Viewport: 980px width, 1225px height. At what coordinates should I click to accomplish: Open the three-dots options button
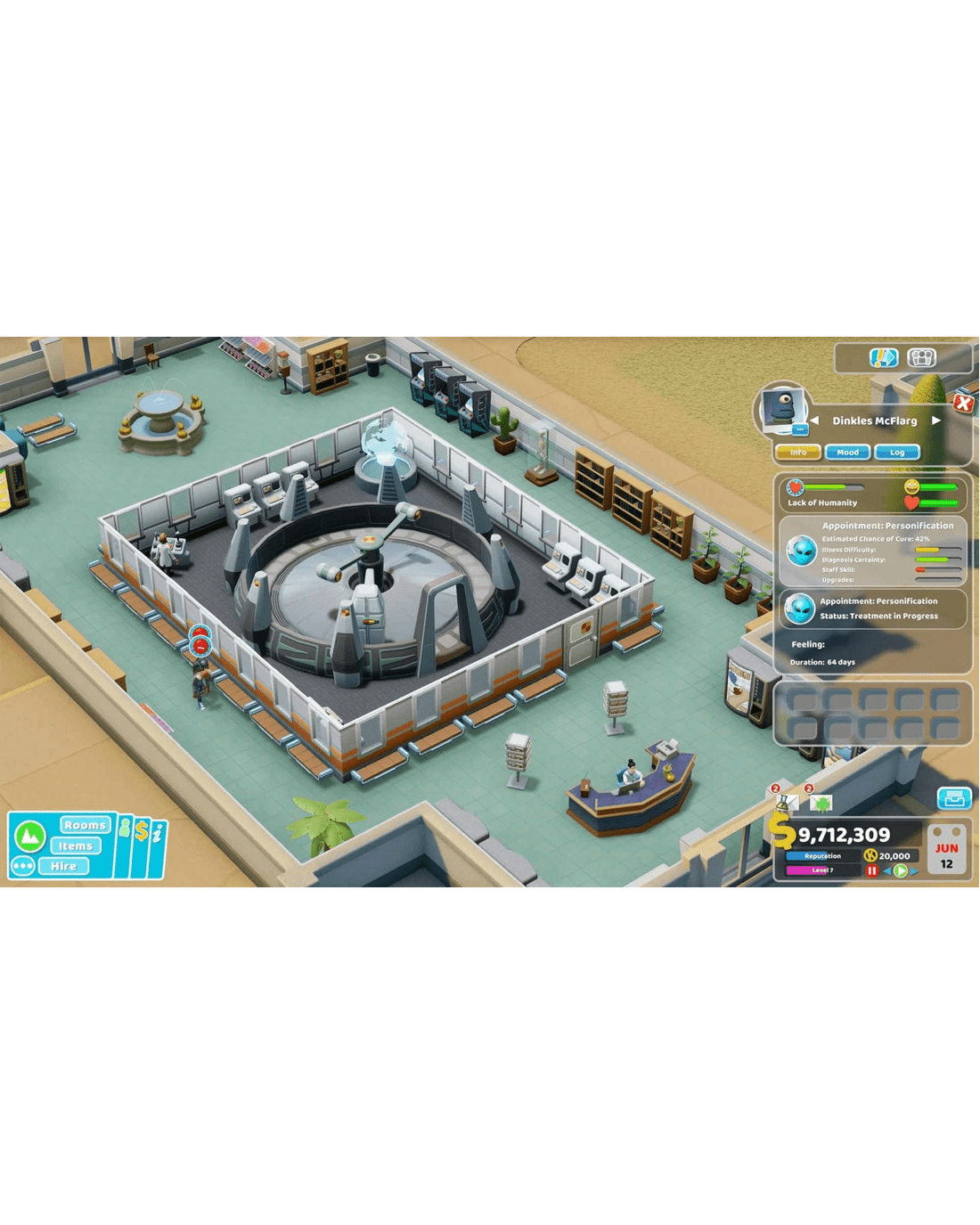pos(23,866)
